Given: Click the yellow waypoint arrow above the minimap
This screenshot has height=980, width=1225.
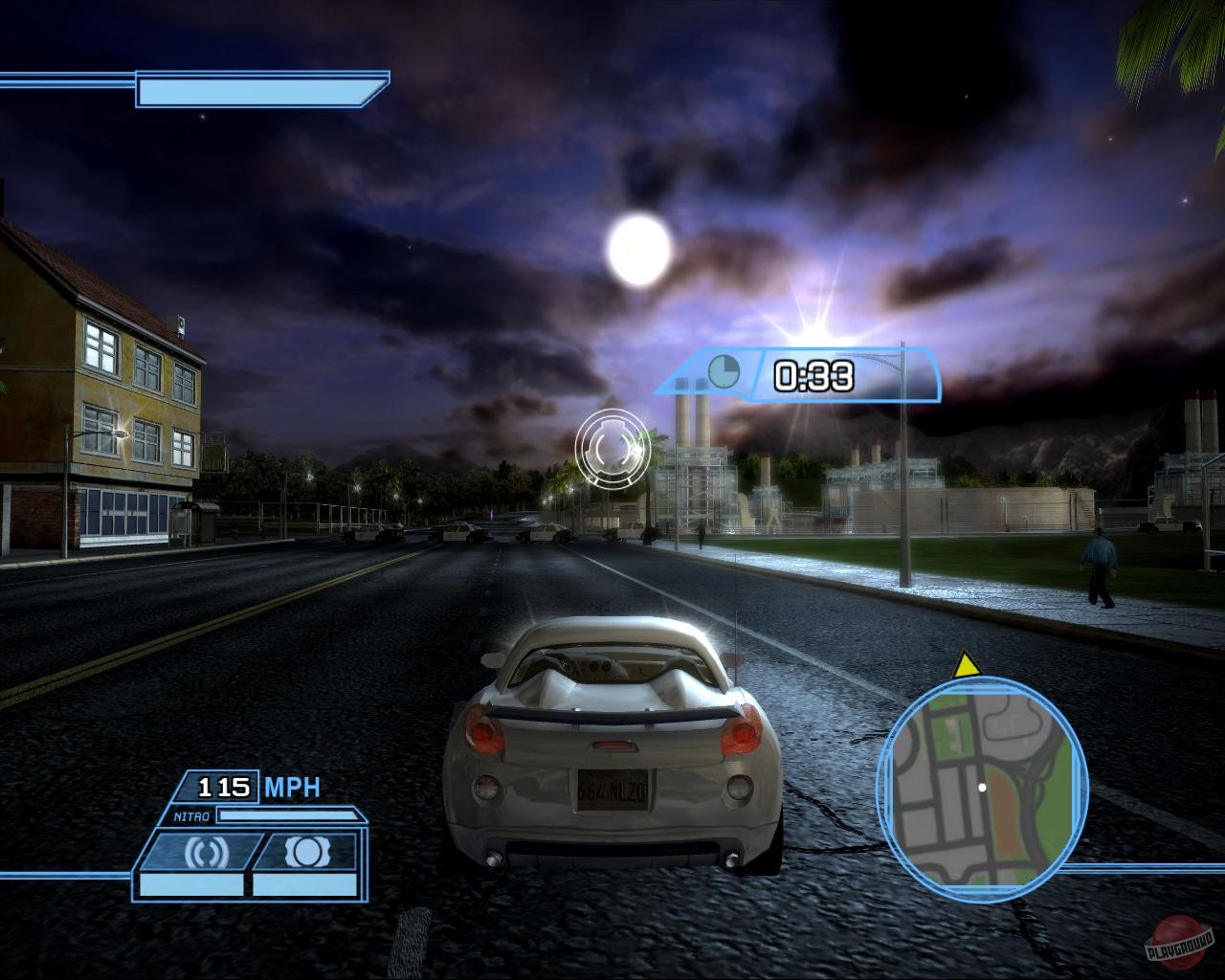Looking at the screenshot, I should pos(967,667).
